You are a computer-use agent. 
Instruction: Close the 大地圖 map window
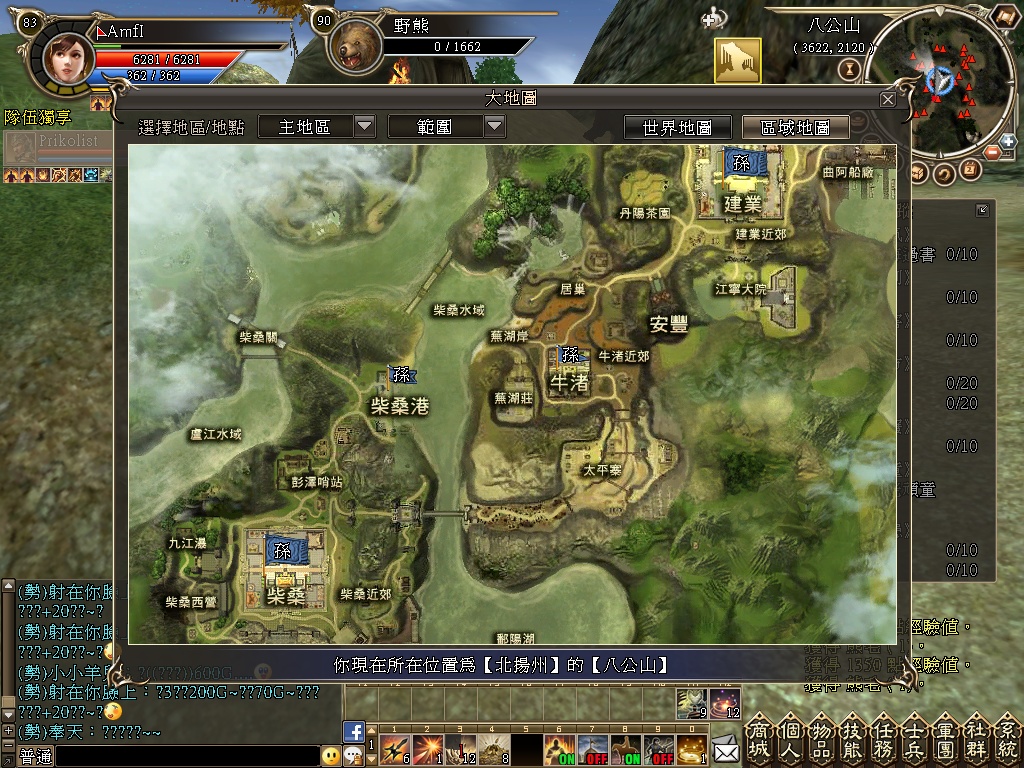pyautogui.click(x=887, y=99)
